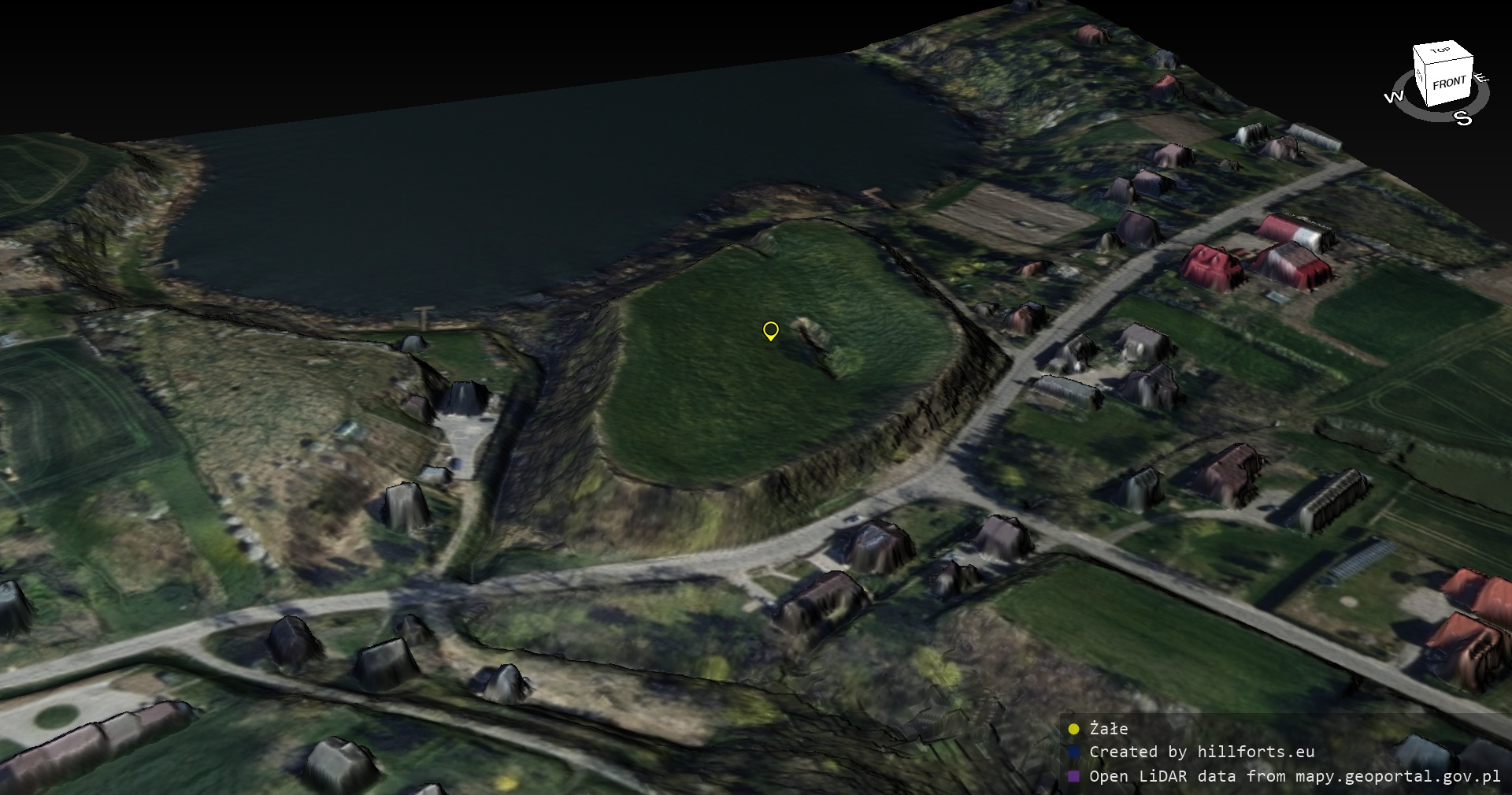Click the FRONT face of the navigation cube
Image resolution: width=1512 pixels, height=795 pixels.
[1449, 85]
